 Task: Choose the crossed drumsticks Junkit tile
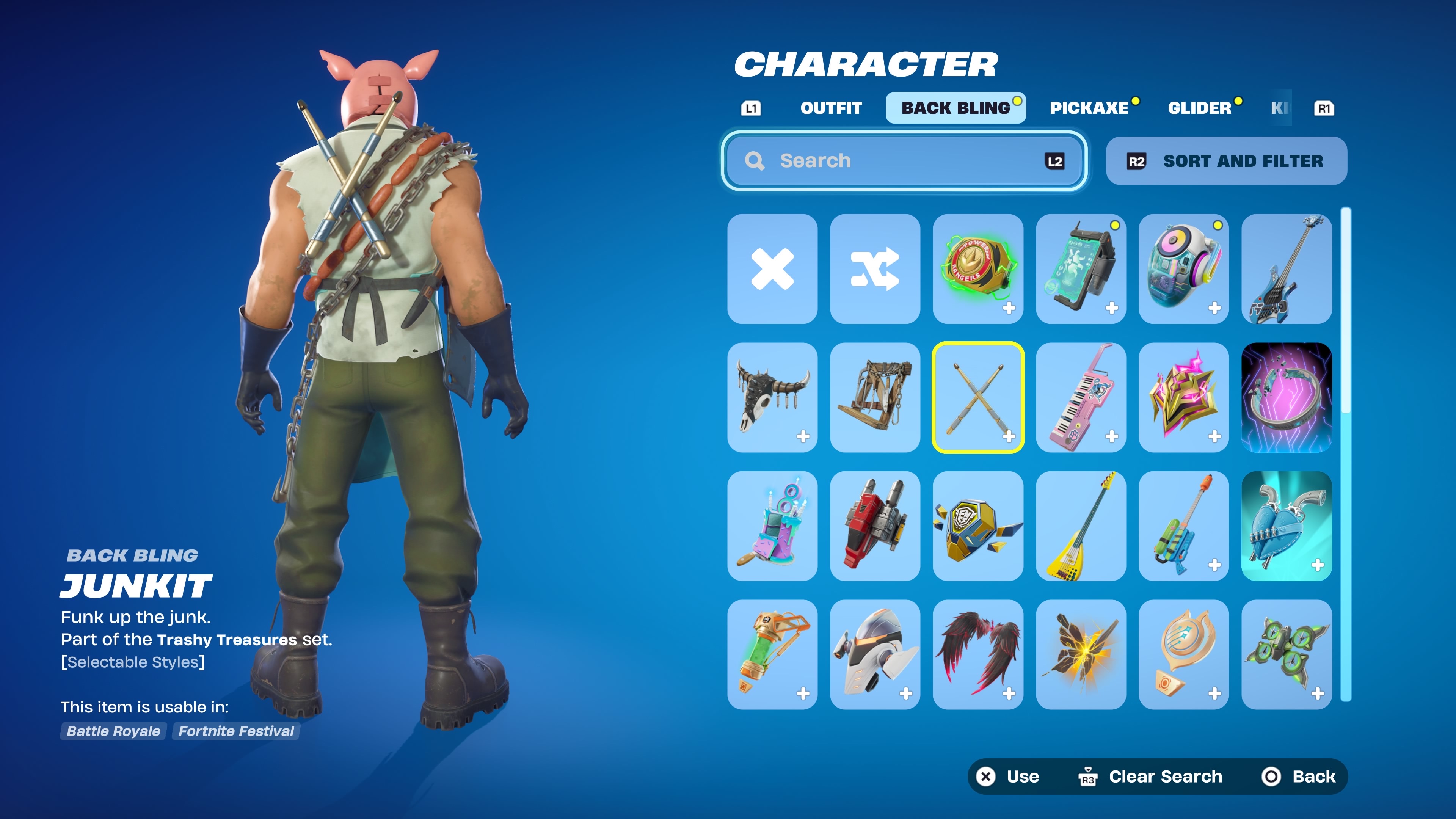click(x=978, y=397)
